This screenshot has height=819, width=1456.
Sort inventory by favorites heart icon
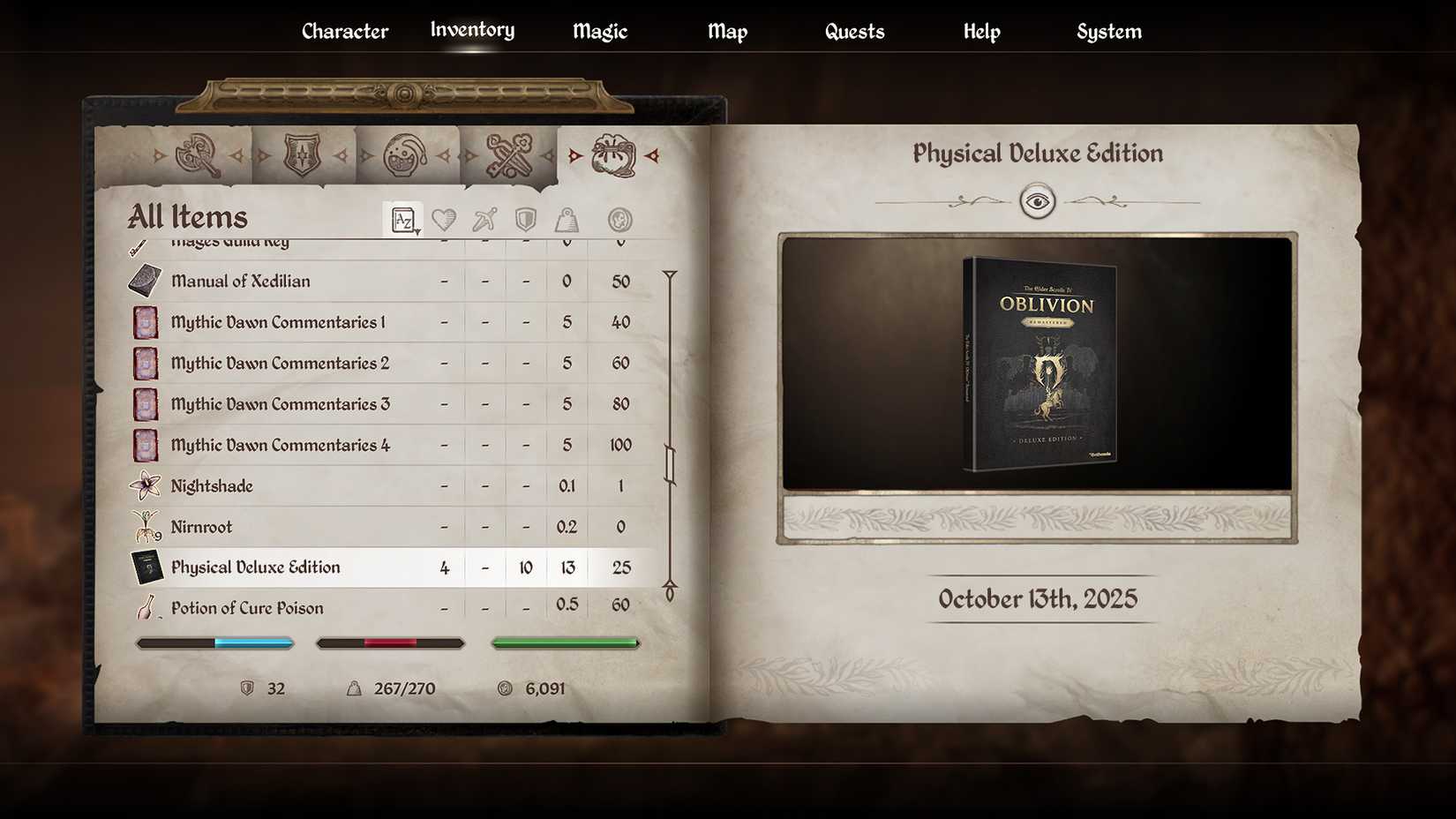click(x=446, y=219)
